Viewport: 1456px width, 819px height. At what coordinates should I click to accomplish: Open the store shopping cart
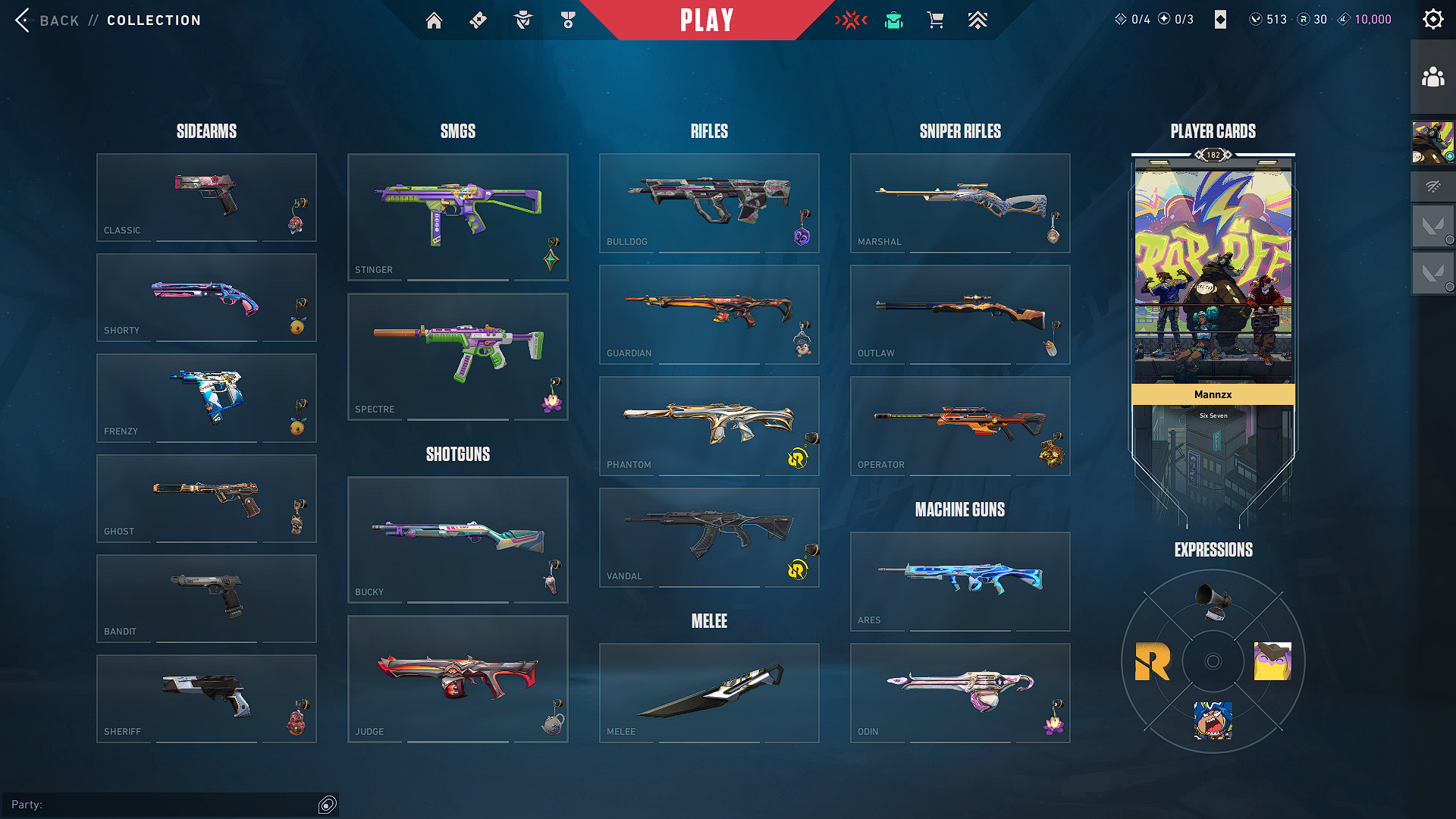coord(936,20)
